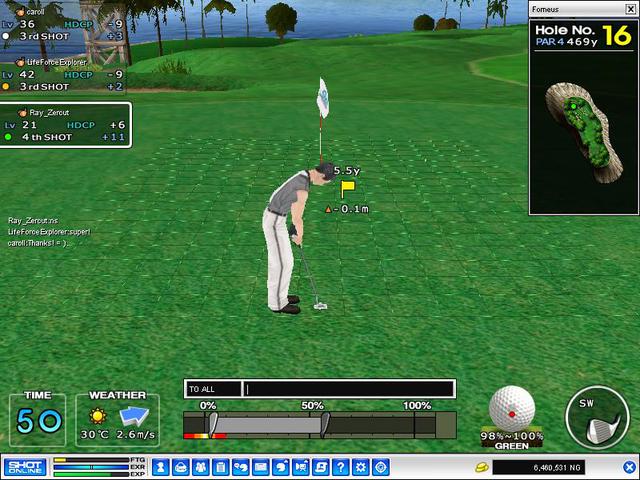Click the gold coins NG currency icon
The image size is (640, 480).
click(482, 467)
